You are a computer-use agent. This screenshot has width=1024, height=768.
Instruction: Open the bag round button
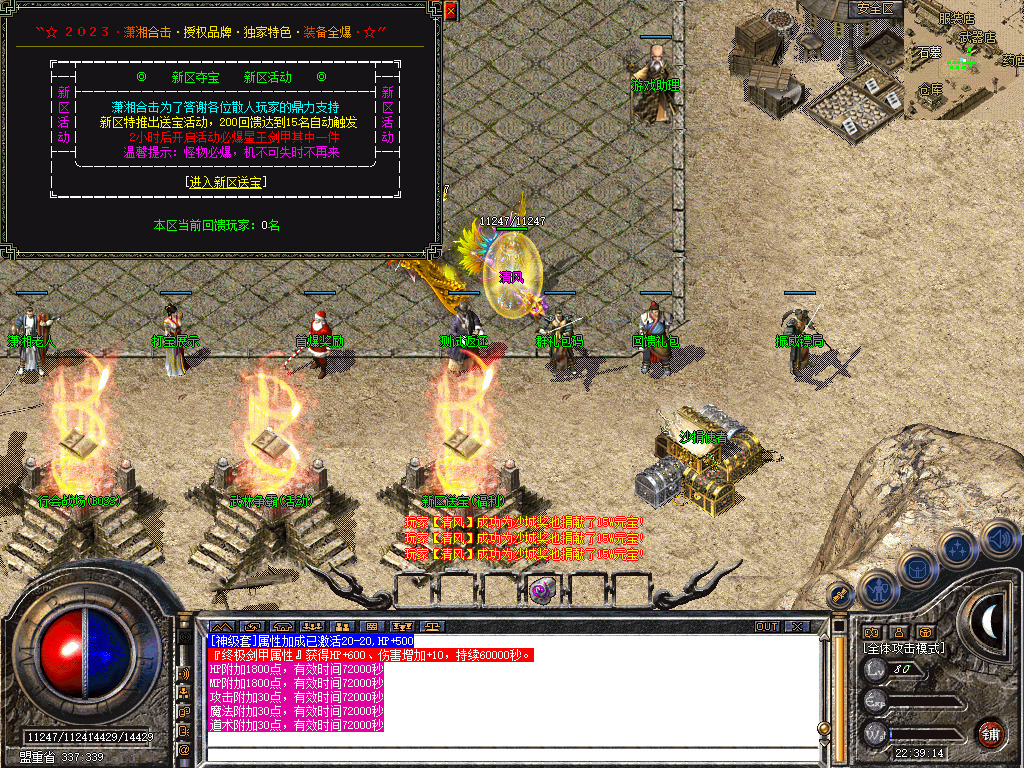click(x=916, y=568)
